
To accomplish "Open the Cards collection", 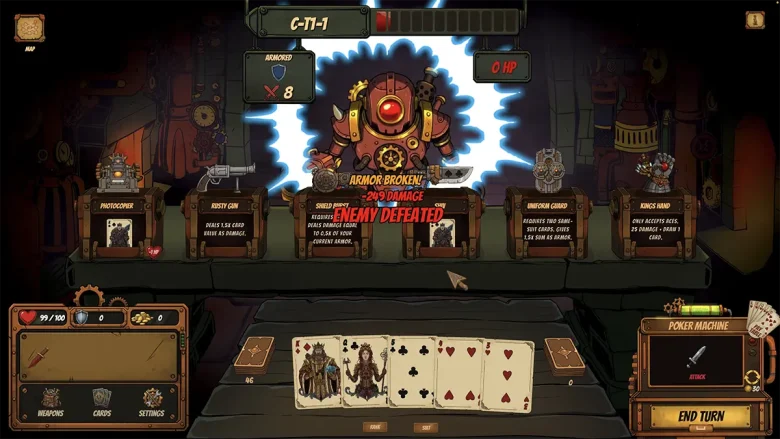I will coord(102,402).
